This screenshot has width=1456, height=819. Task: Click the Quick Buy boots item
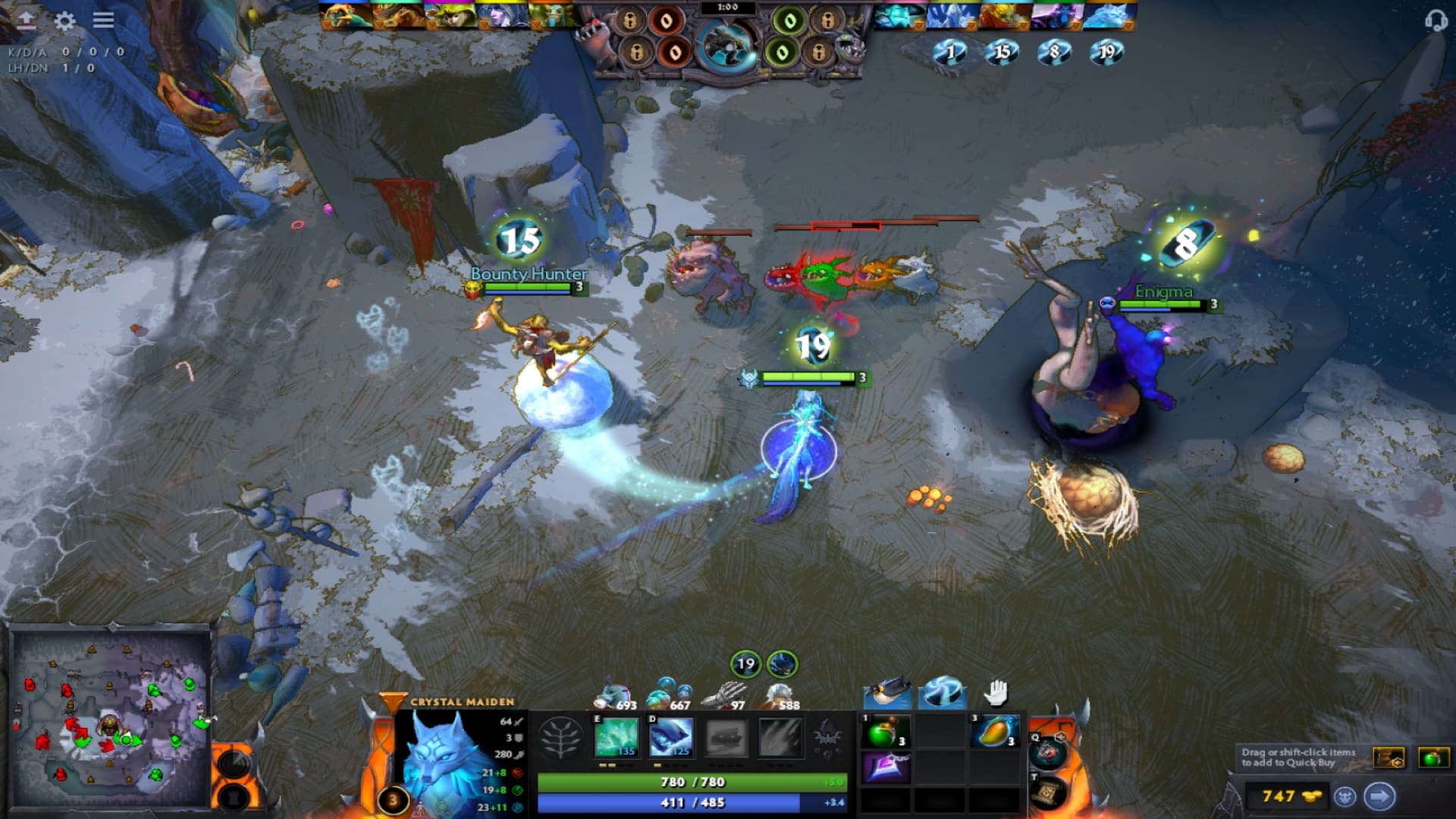(1388, 757)
